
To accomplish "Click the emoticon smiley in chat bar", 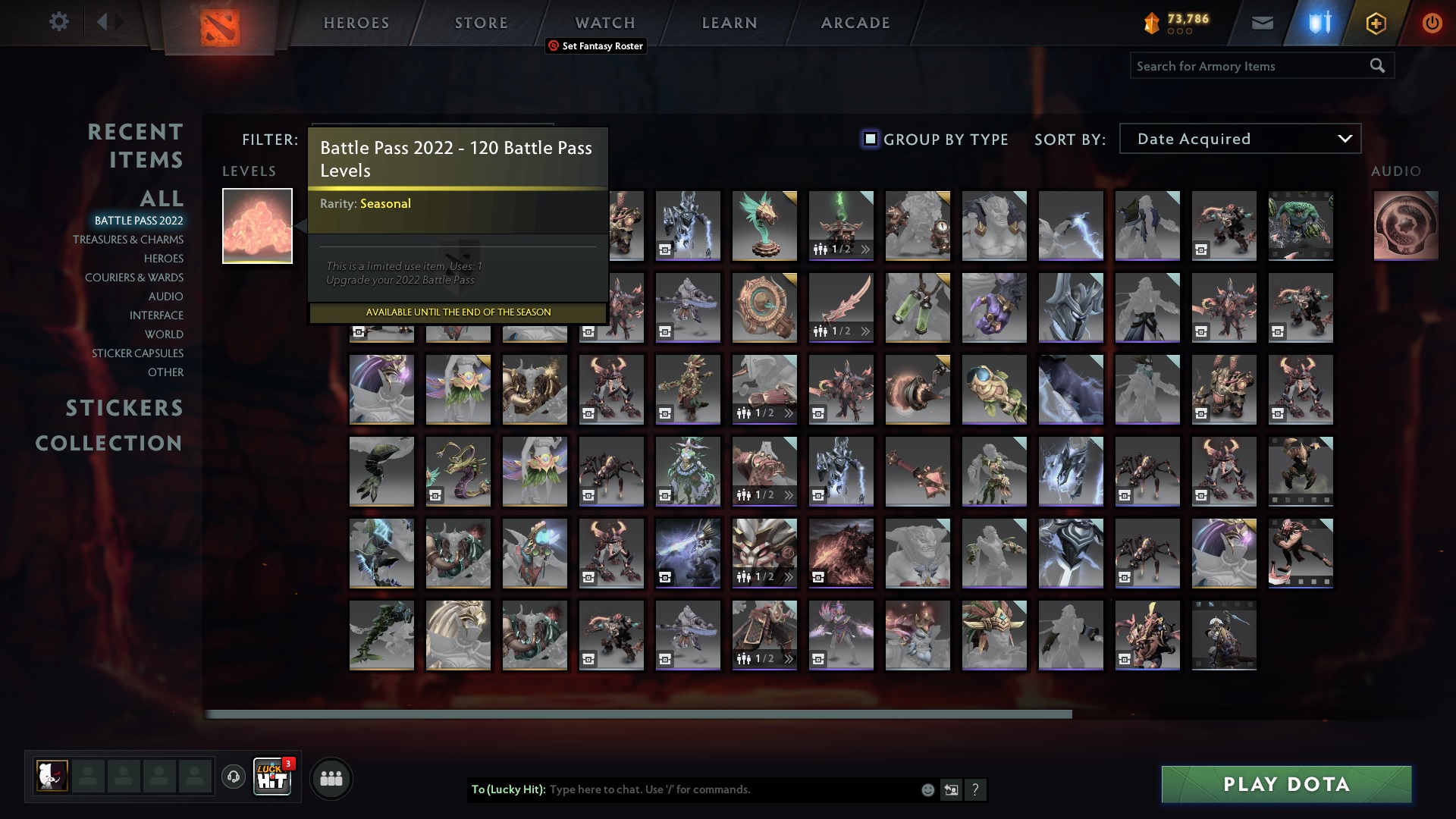I will click(x=927, y=789).
